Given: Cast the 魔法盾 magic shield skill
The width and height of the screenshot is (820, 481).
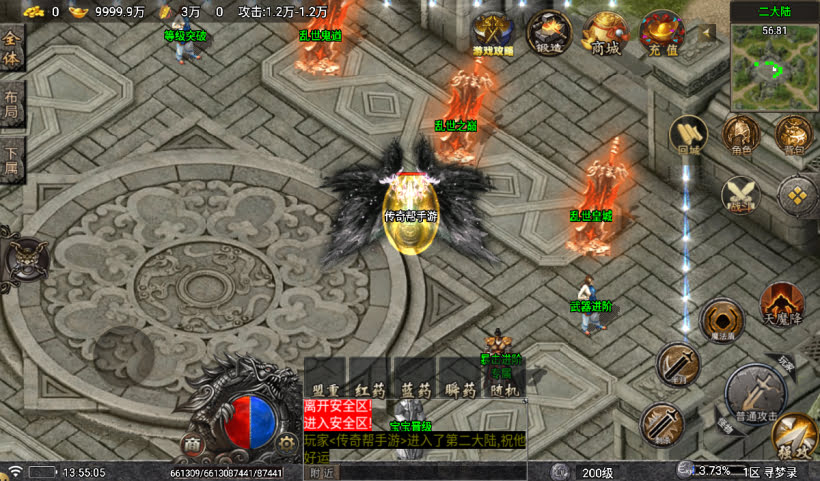Looking at the screenshot, I should coord(721,320).
